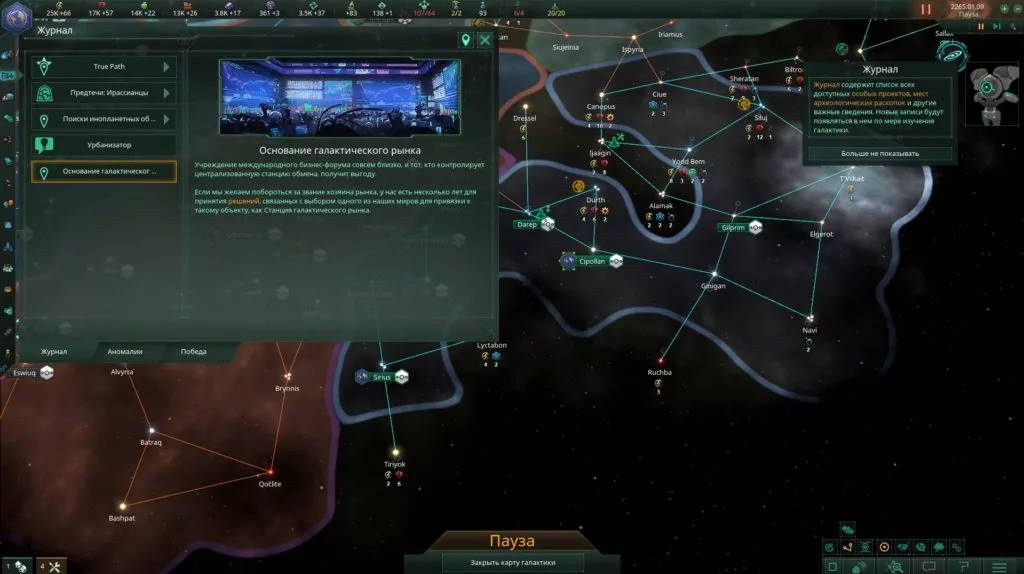Click the map pin button beside the X

465,40
